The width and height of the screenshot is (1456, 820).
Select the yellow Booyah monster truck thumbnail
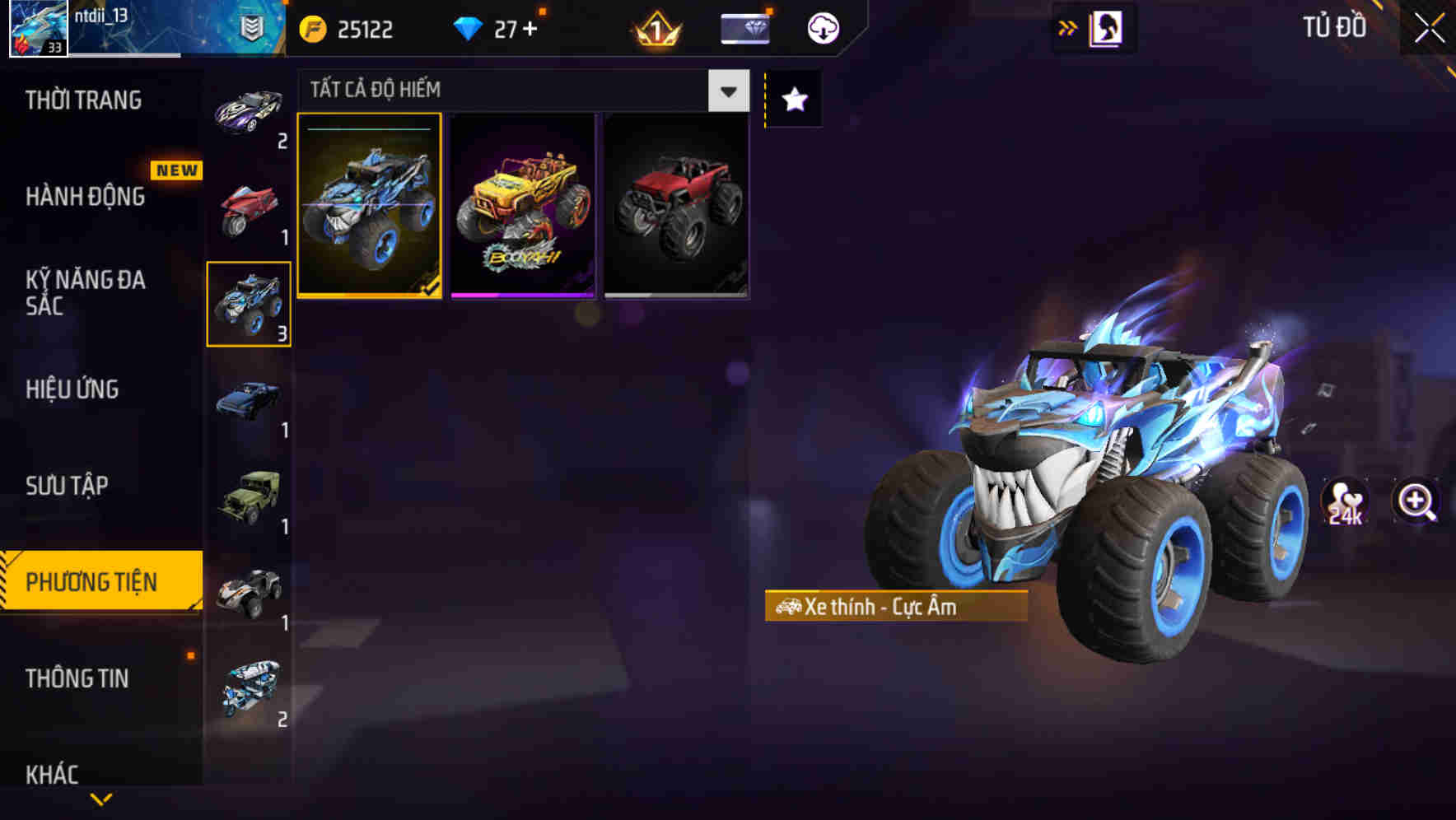pos(523,205)
